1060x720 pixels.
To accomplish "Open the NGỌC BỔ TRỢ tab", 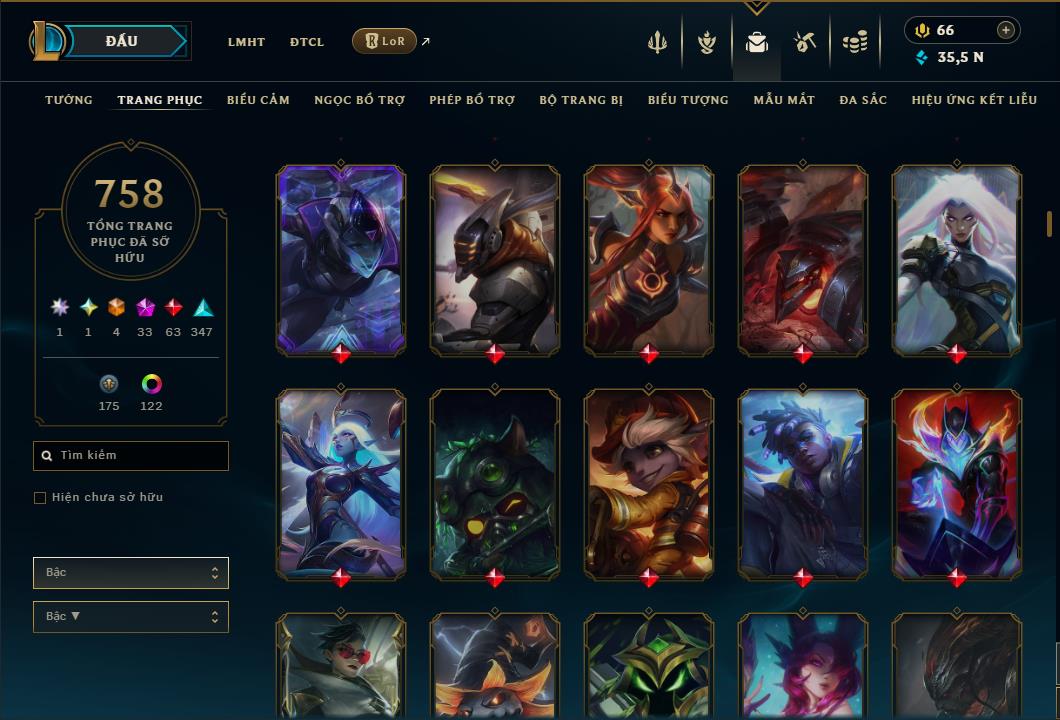I will (359, 100).
